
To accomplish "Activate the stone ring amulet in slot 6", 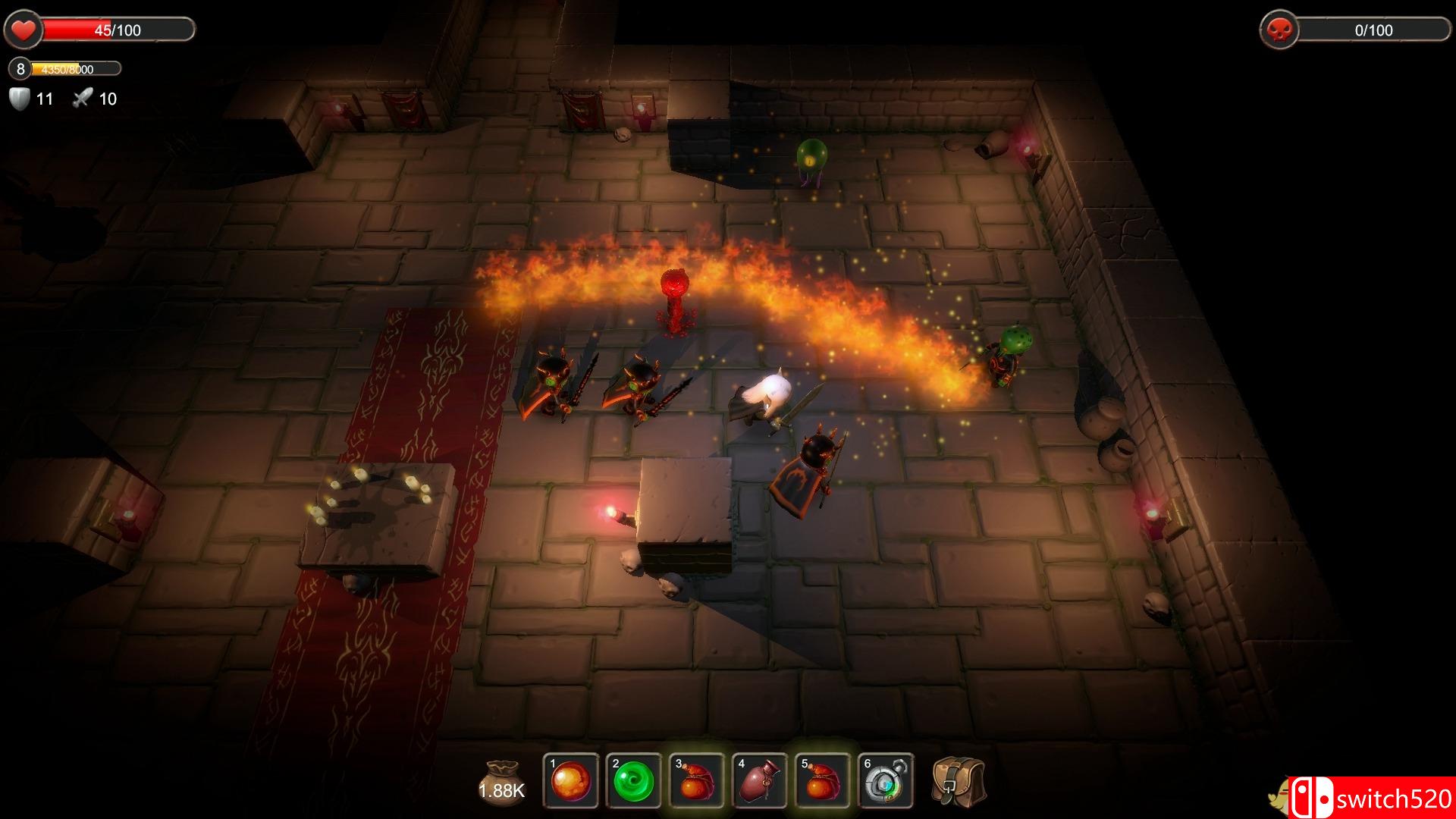I will 886,781.
